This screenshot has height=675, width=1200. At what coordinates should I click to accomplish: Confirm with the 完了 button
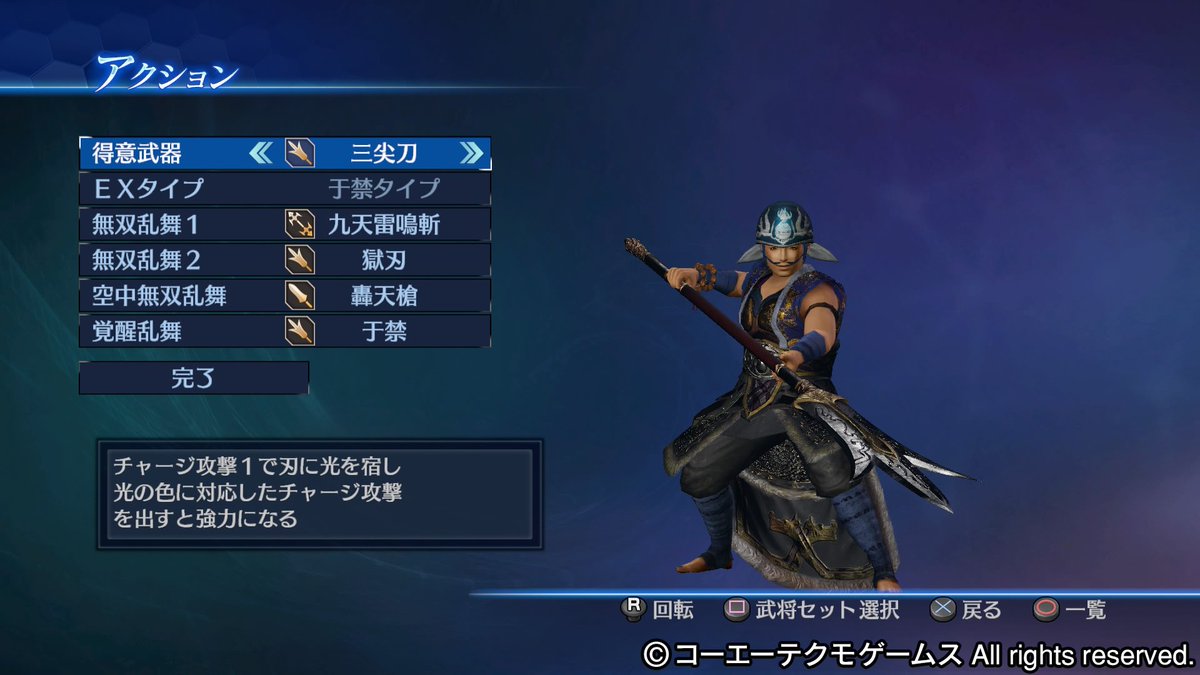tap(194, 378)
